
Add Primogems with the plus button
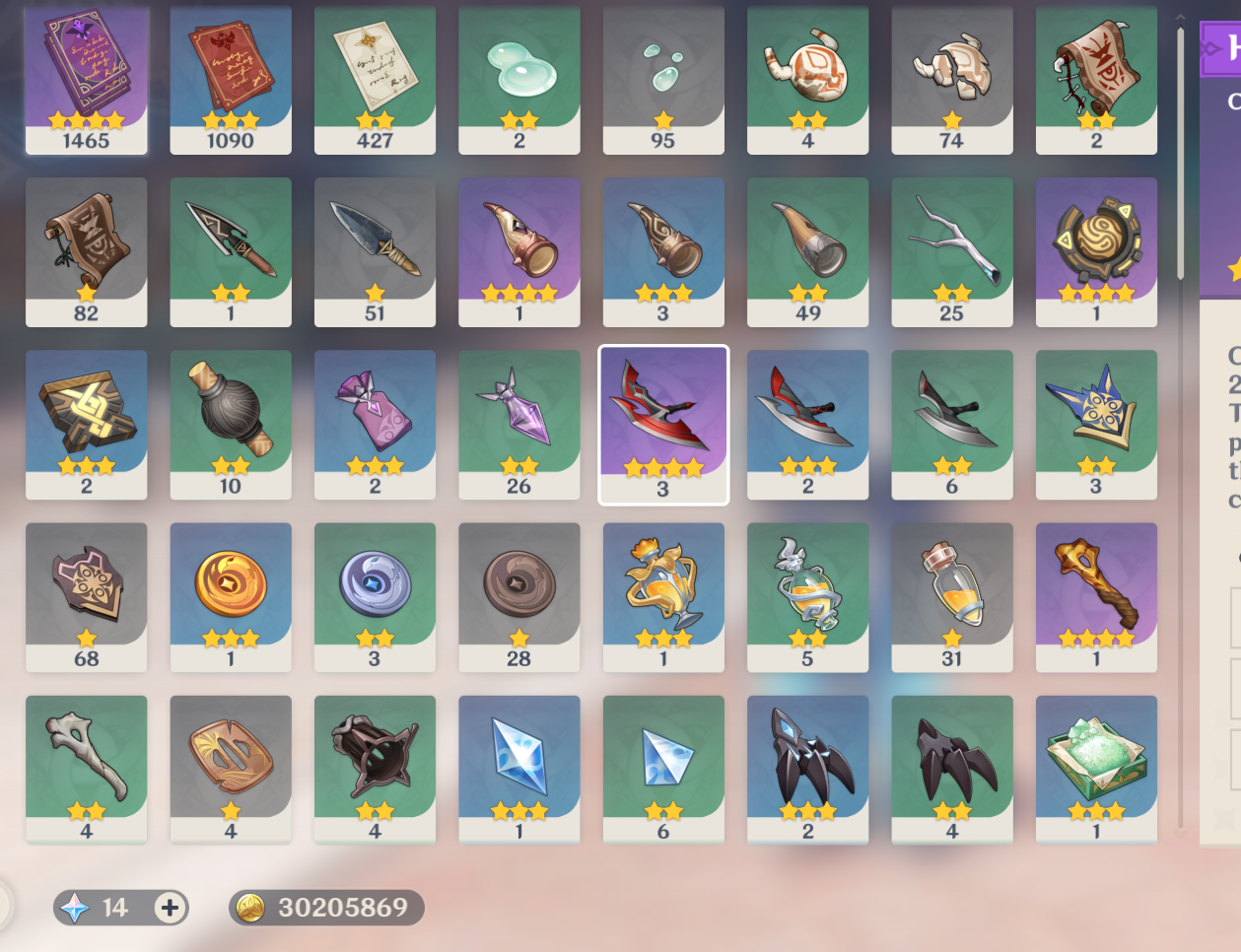click(x=170, y=908)
